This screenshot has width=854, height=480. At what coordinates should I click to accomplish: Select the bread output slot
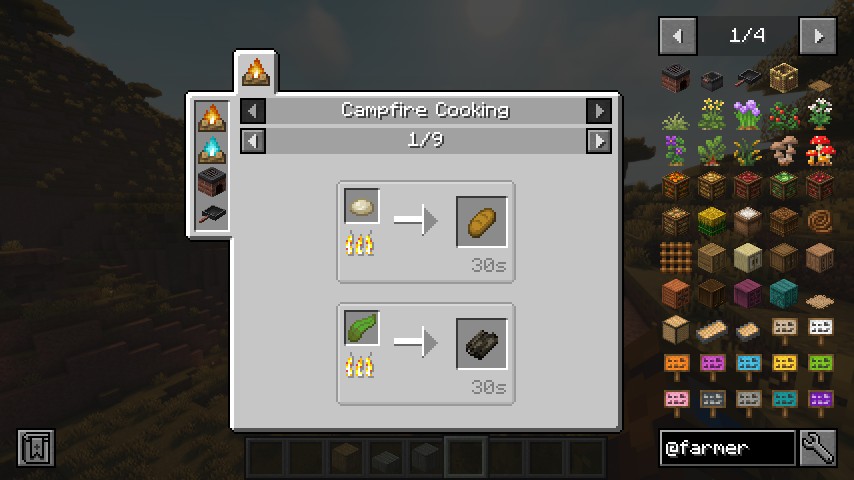482,222
